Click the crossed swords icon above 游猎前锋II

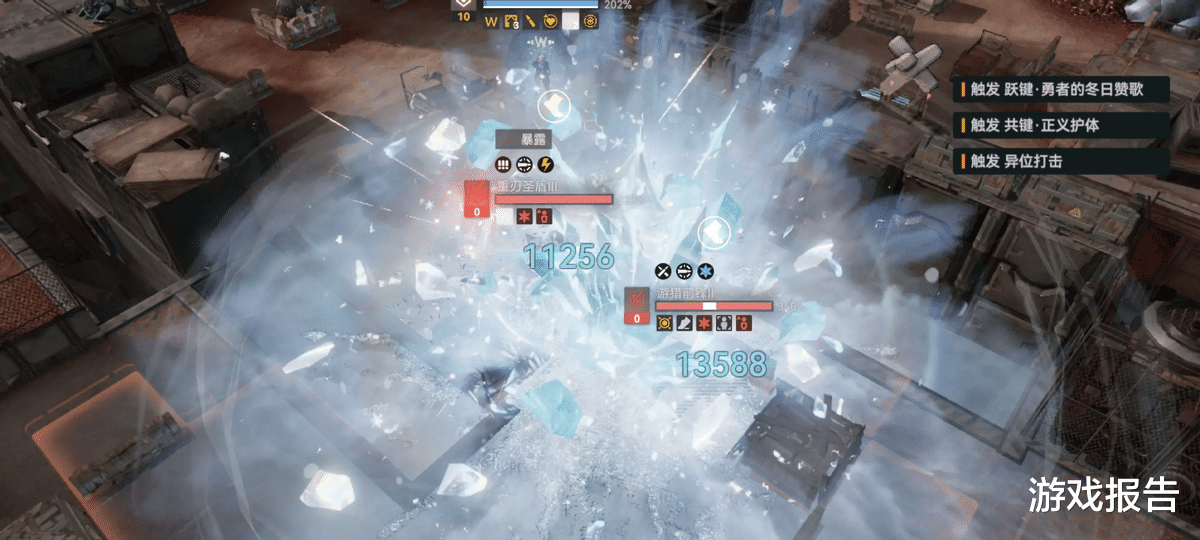coord(664,271)
